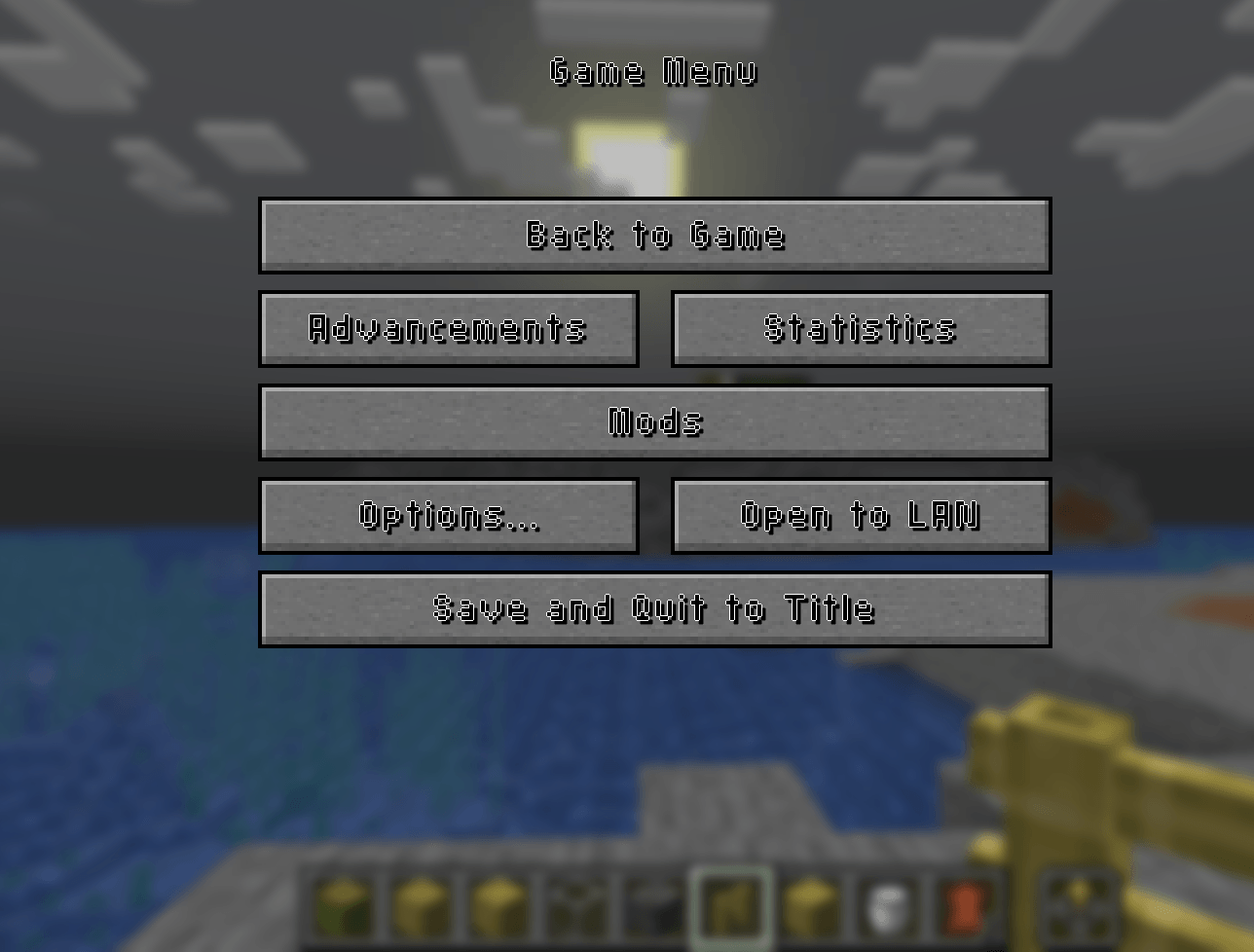Select the dark block in the fifth hotbar slot
Image resolution: width=1254 pixels, height=952 pixels.
click(x=649, y=910)
